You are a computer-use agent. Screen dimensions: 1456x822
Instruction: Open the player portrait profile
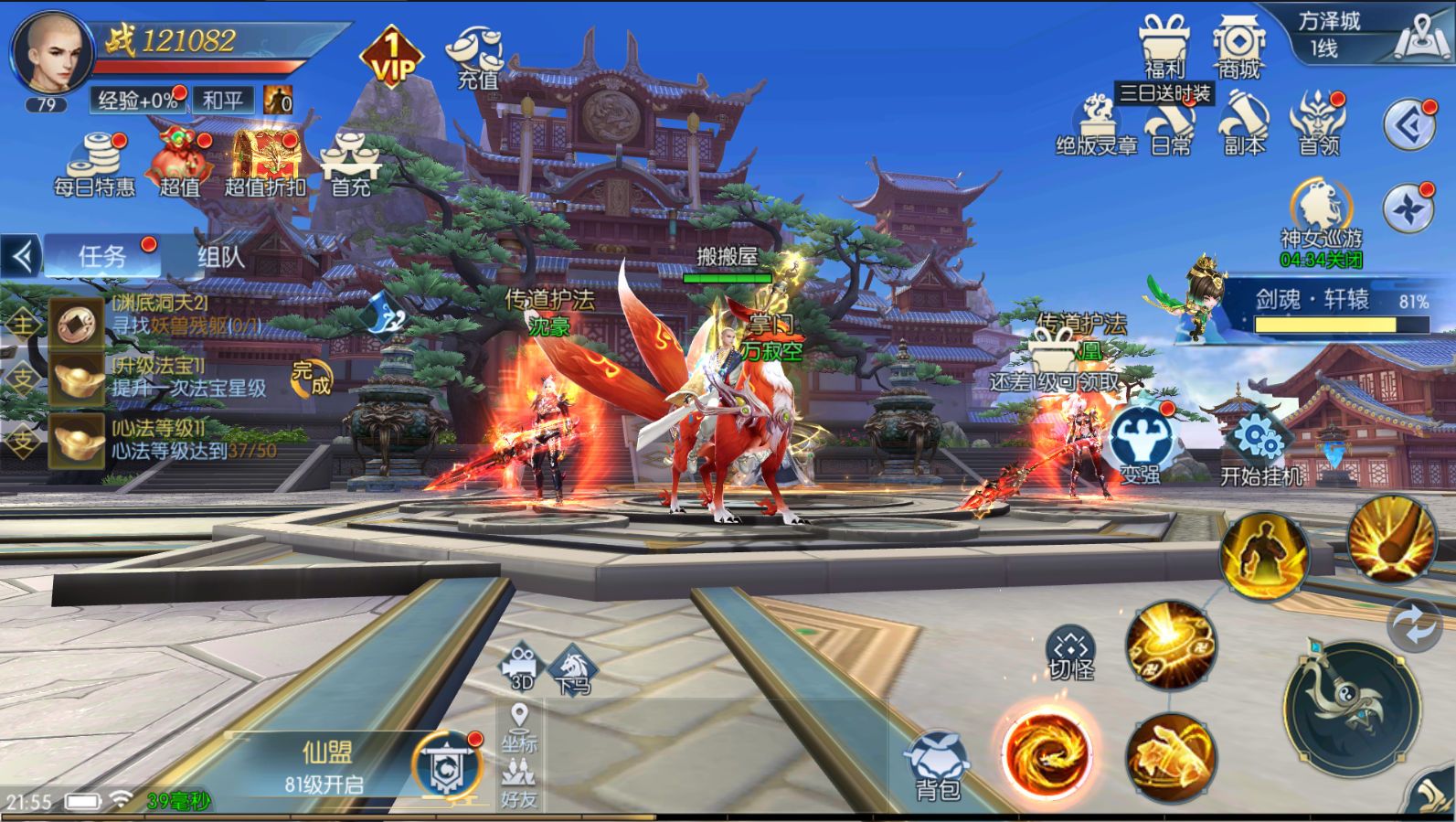[51, 52]
